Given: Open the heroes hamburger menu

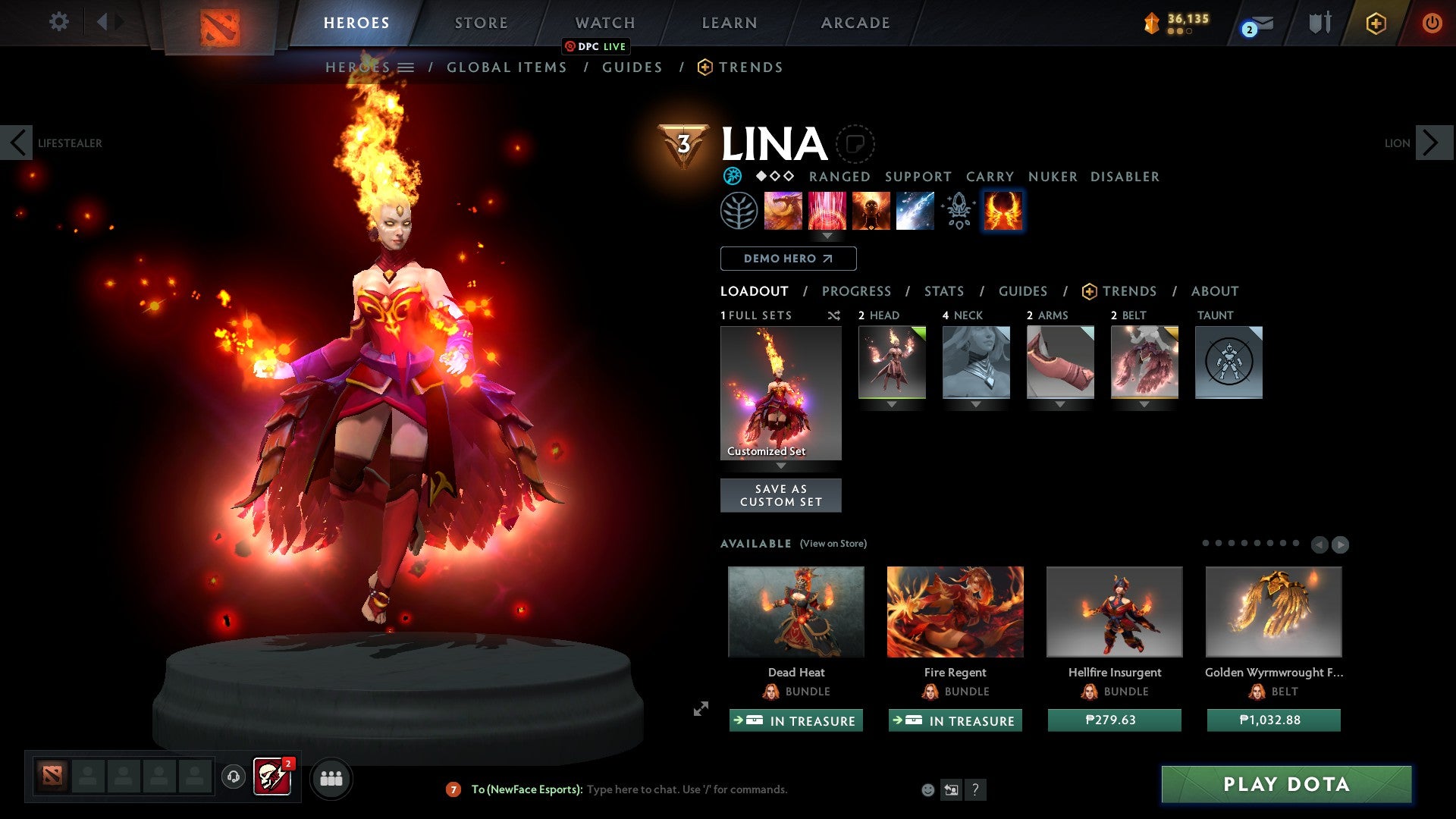Looking at the screenshot, I should tap(407, 67).
